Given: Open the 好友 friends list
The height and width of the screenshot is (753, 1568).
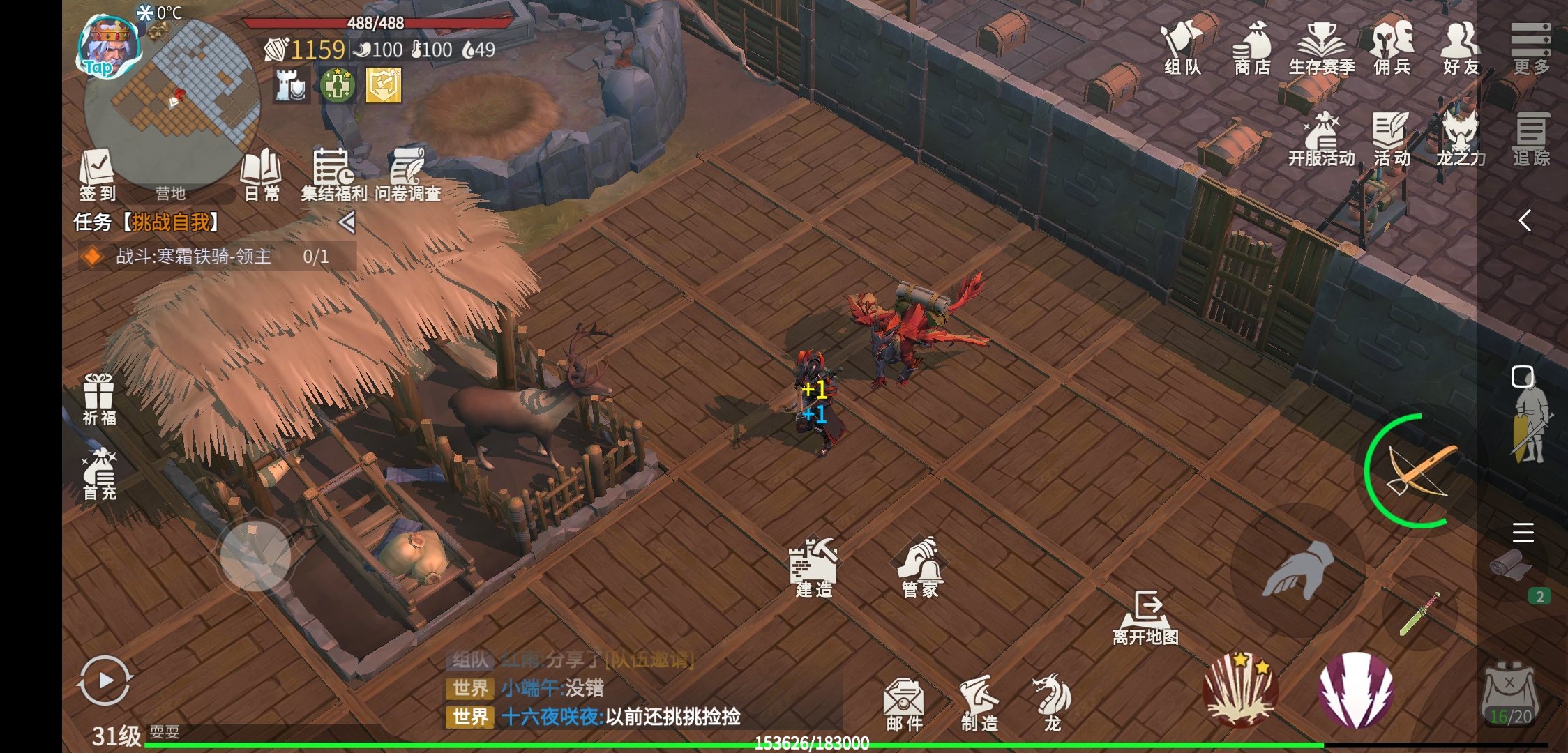Looking at the screenshot, I should pos(1461,47).
